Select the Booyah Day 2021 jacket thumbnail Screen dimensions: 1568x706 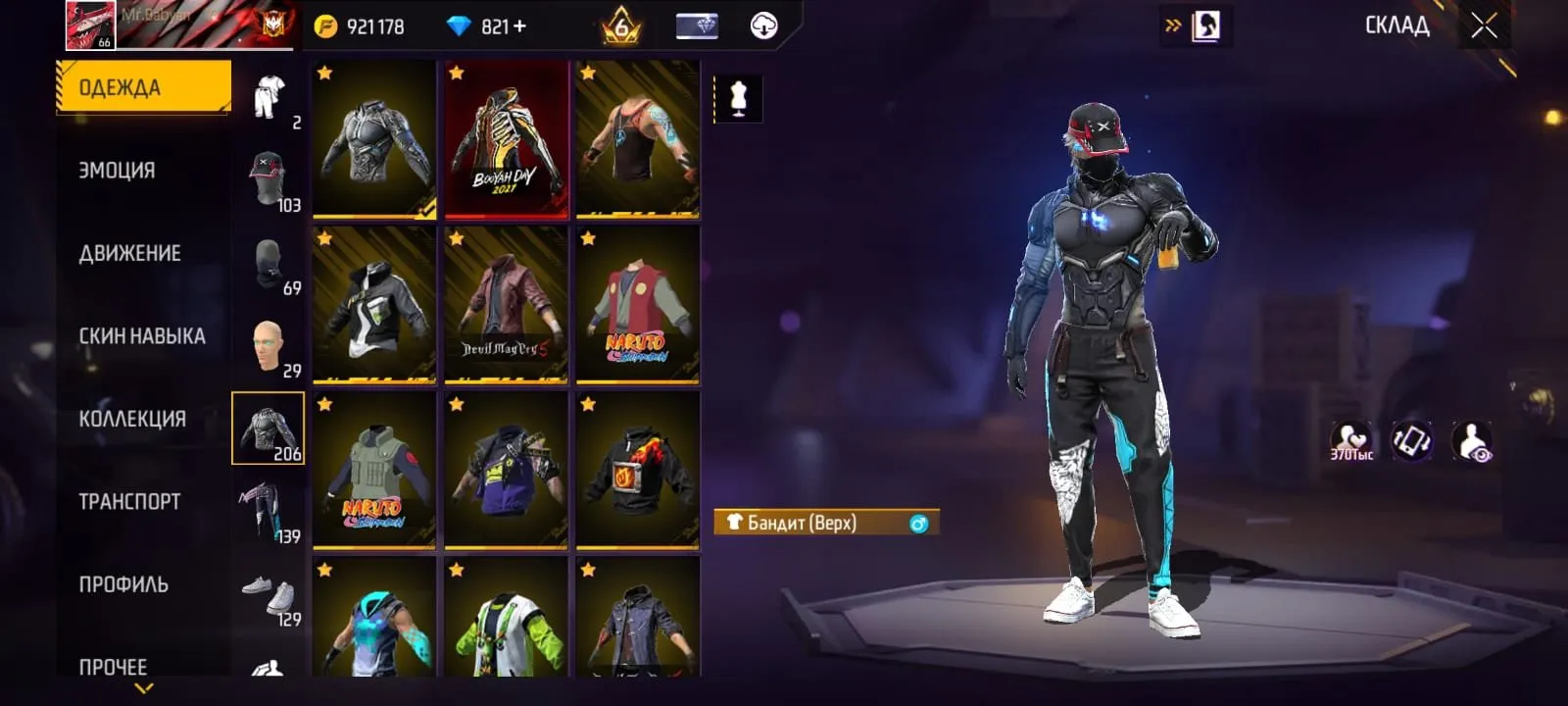(506, 139)
